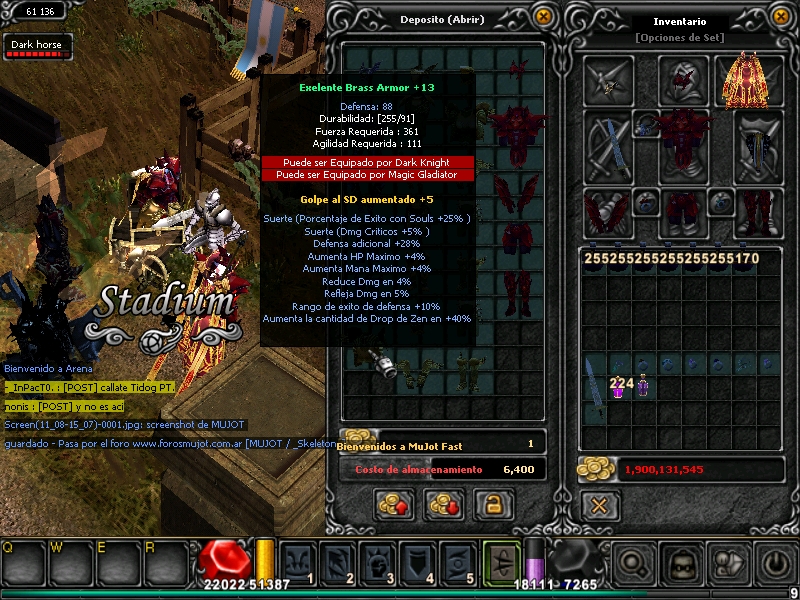Select the equipped red boots slot
The width and height of the screenshot is (800, 600).
(757, 212)
